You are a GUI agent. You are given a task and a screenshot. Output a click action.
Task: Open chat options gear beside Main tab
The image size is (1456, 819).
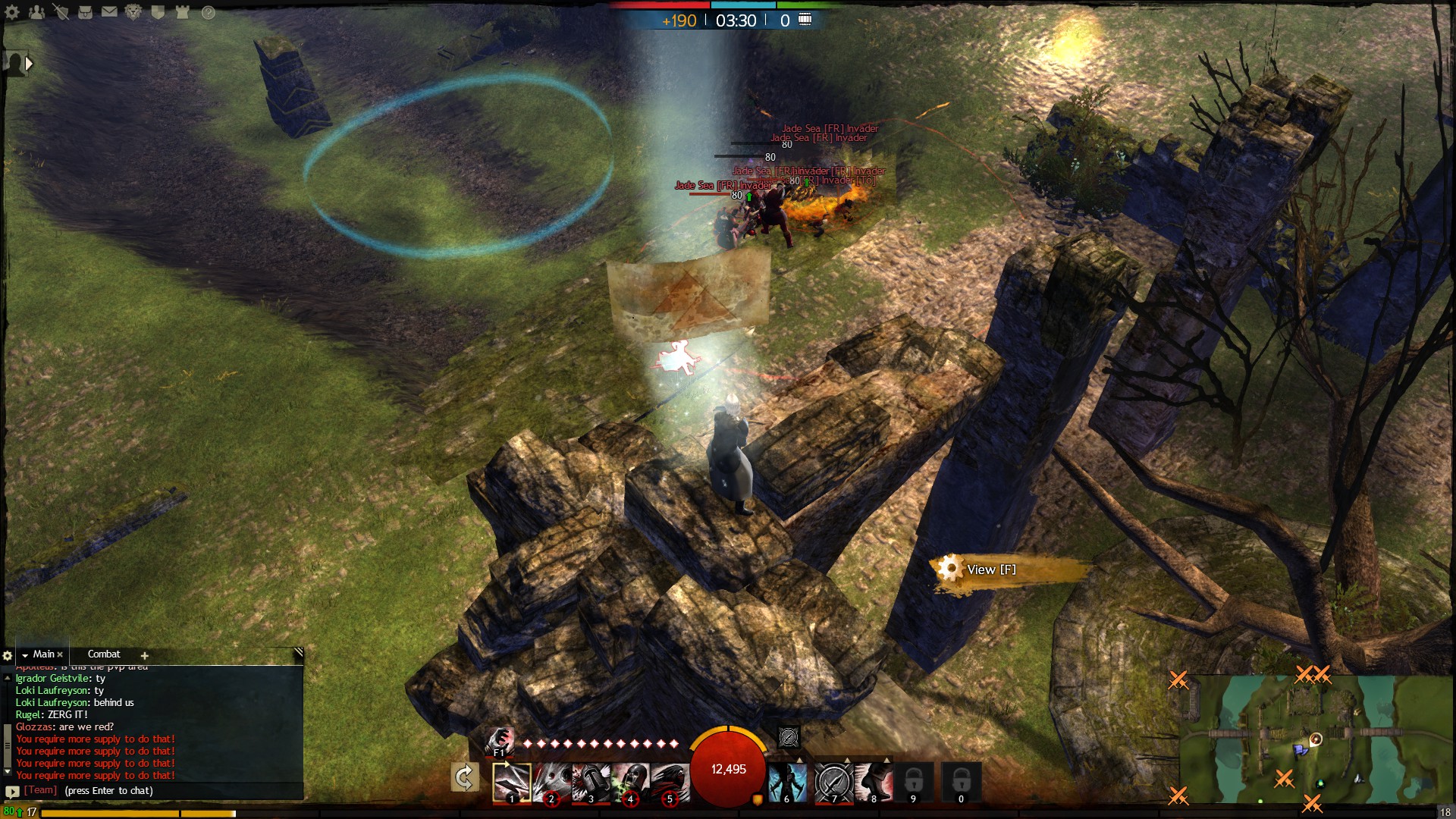coord(8,655)
